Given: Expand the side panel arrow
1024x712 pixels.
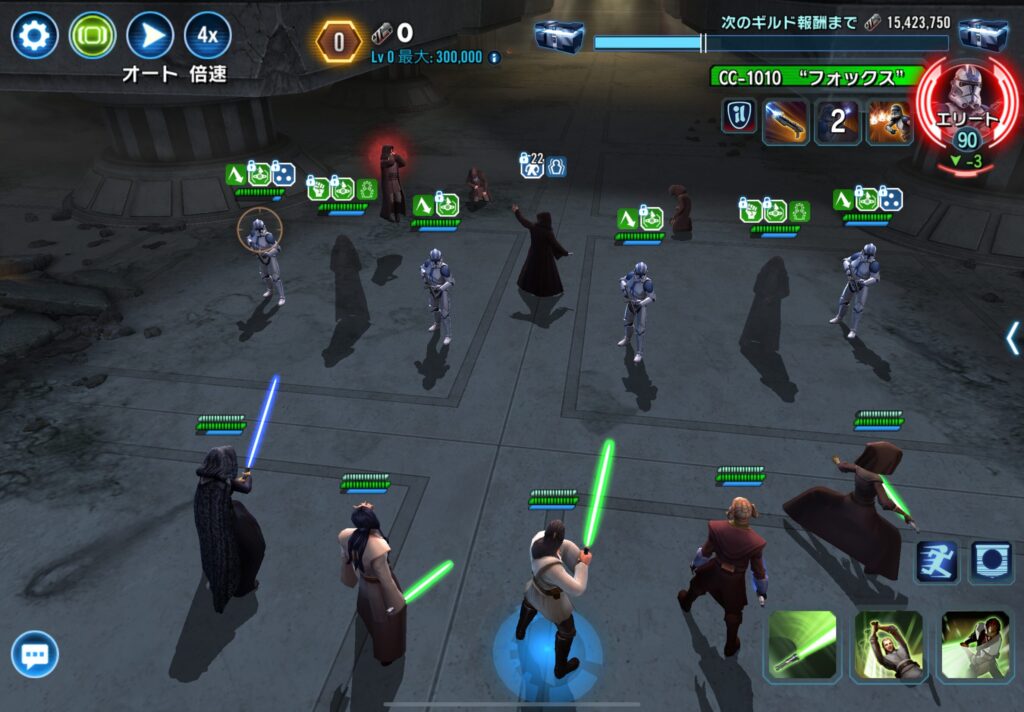Looking at the screenshot, I should tap(1012, 338).
